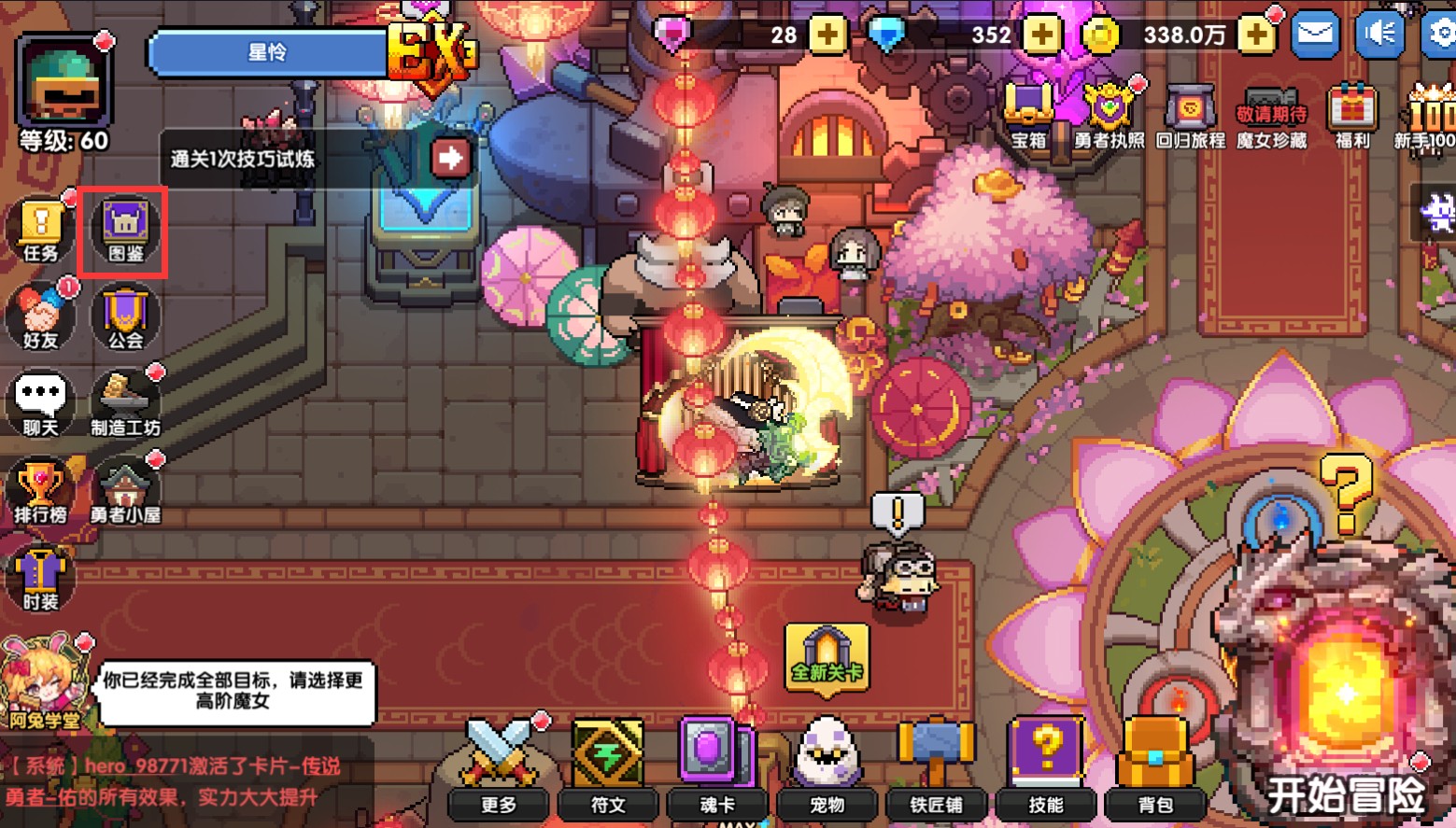Open the 符文 rune menu
Screen dimensions: 1456x828
pyautogui.click(x=608, y=765)
